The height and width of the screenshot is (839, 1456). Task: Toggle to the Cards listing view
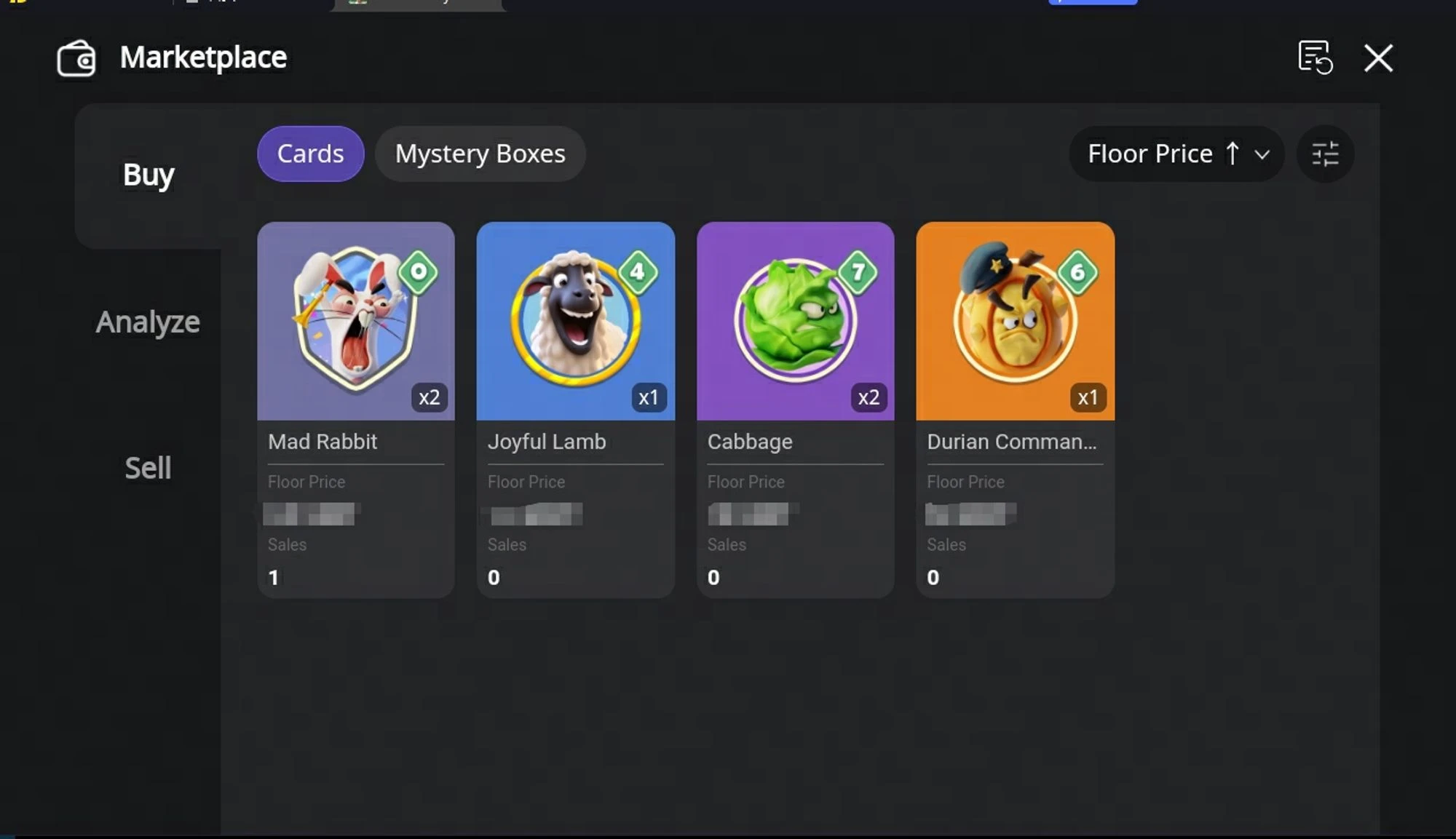pyautogui.click(x=310, y=154)
